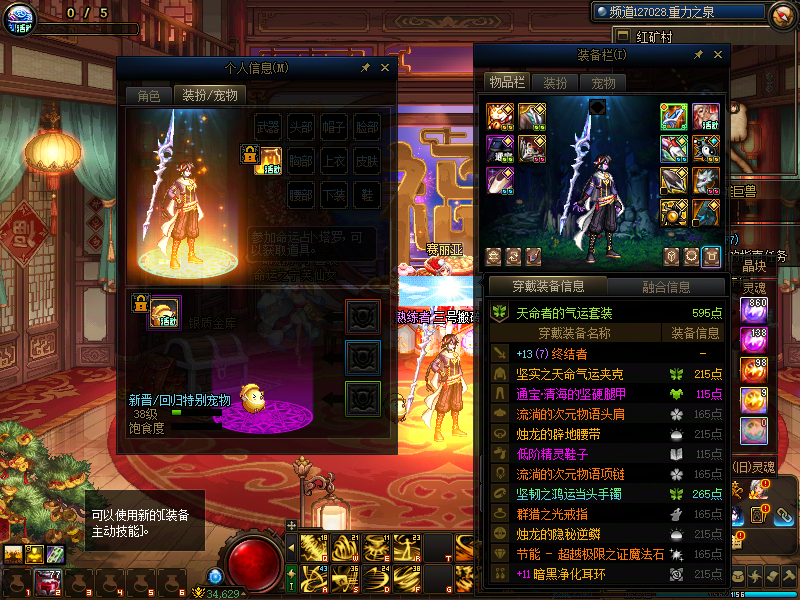Screen dimensions: 800x600
Task: Show the 融合信息 fusion info tab
Action: 666,287
